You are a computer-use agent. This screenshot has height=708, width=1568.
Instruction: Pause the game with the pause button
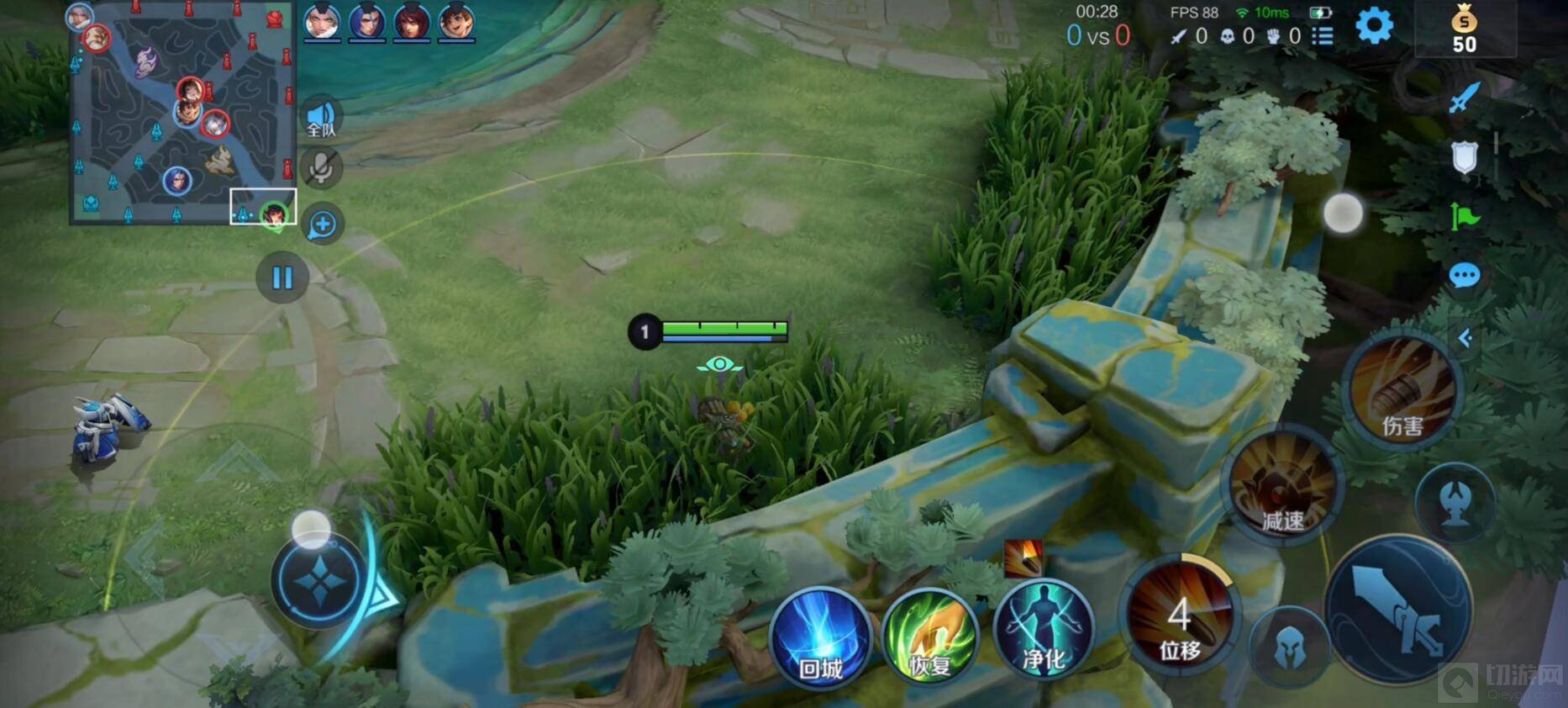coord(282,277)
